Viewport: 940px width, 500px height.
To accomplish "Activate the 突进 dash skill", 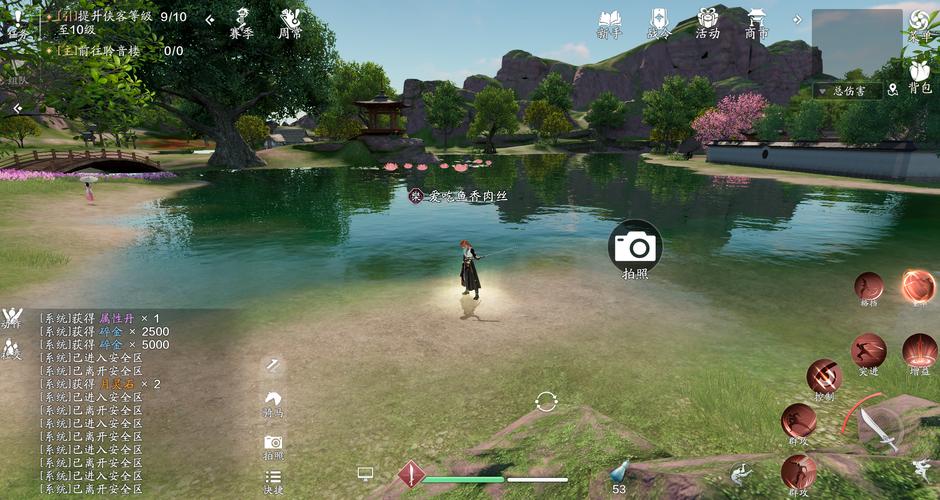I will coord(868,352).
